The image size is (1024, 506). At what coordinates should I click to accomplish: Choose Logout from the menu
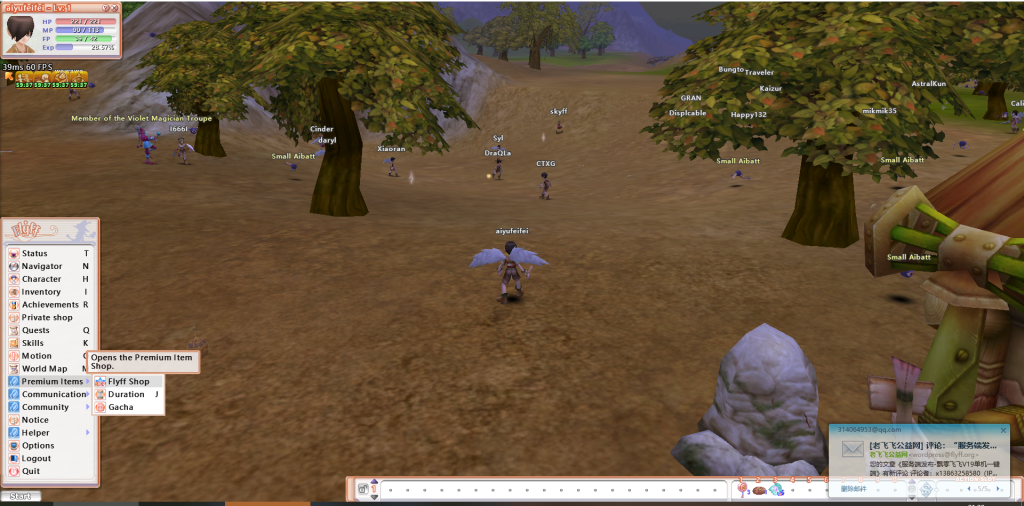[x=36, y=459]
